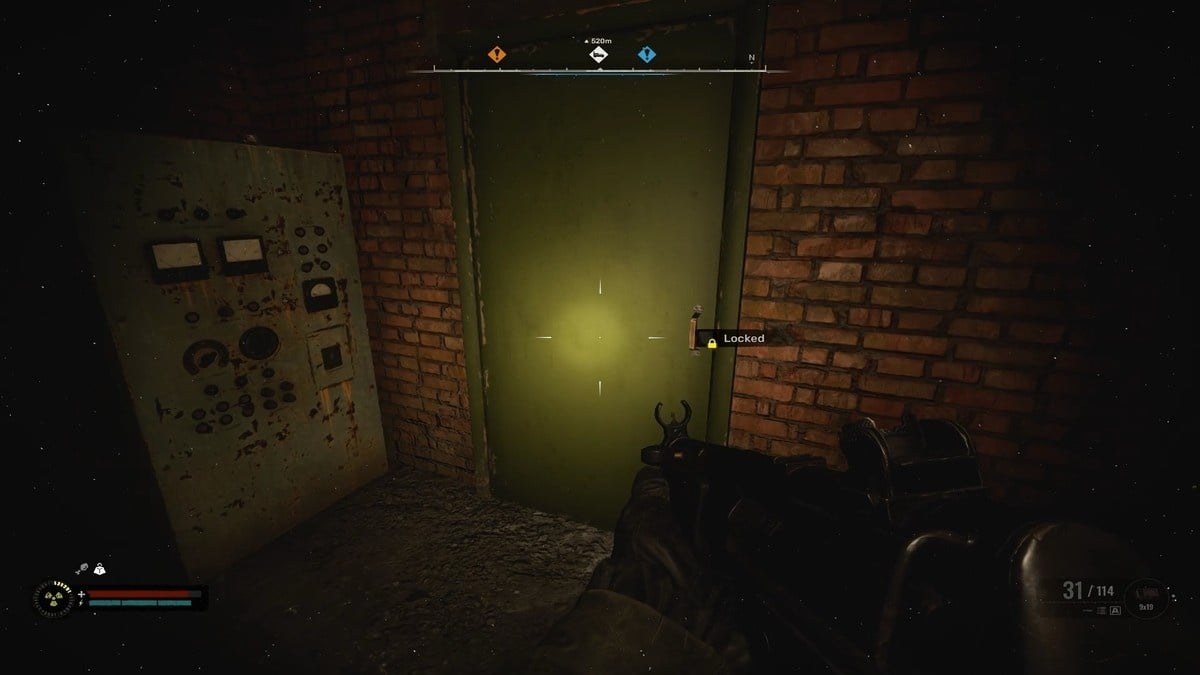Click the Locked door padlock prompt
The width and height of the screenshot is (1200, 675).
[712, 342]
